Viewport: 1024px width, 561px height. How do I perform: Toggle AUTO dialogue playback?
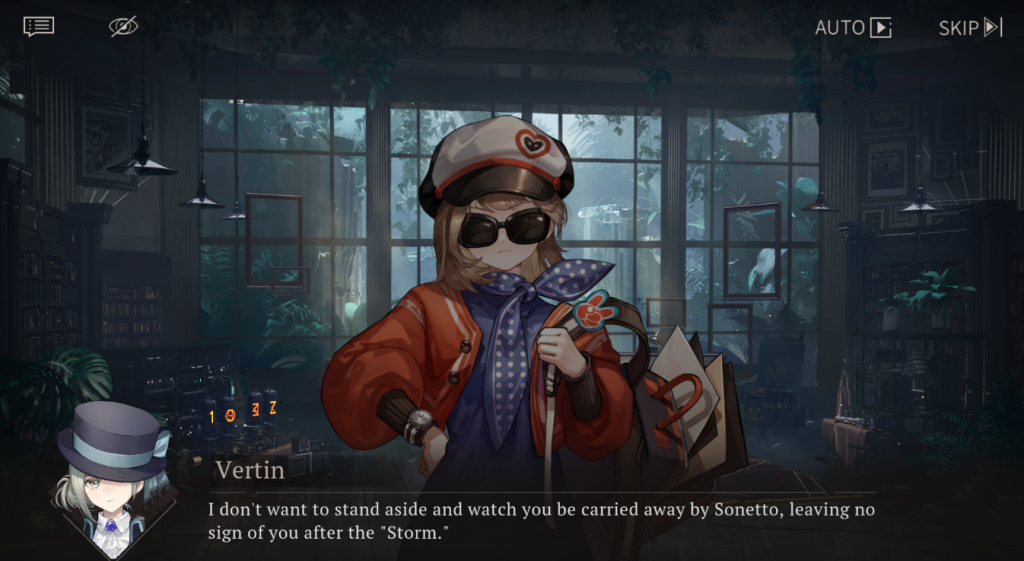(x=852, y=27)
